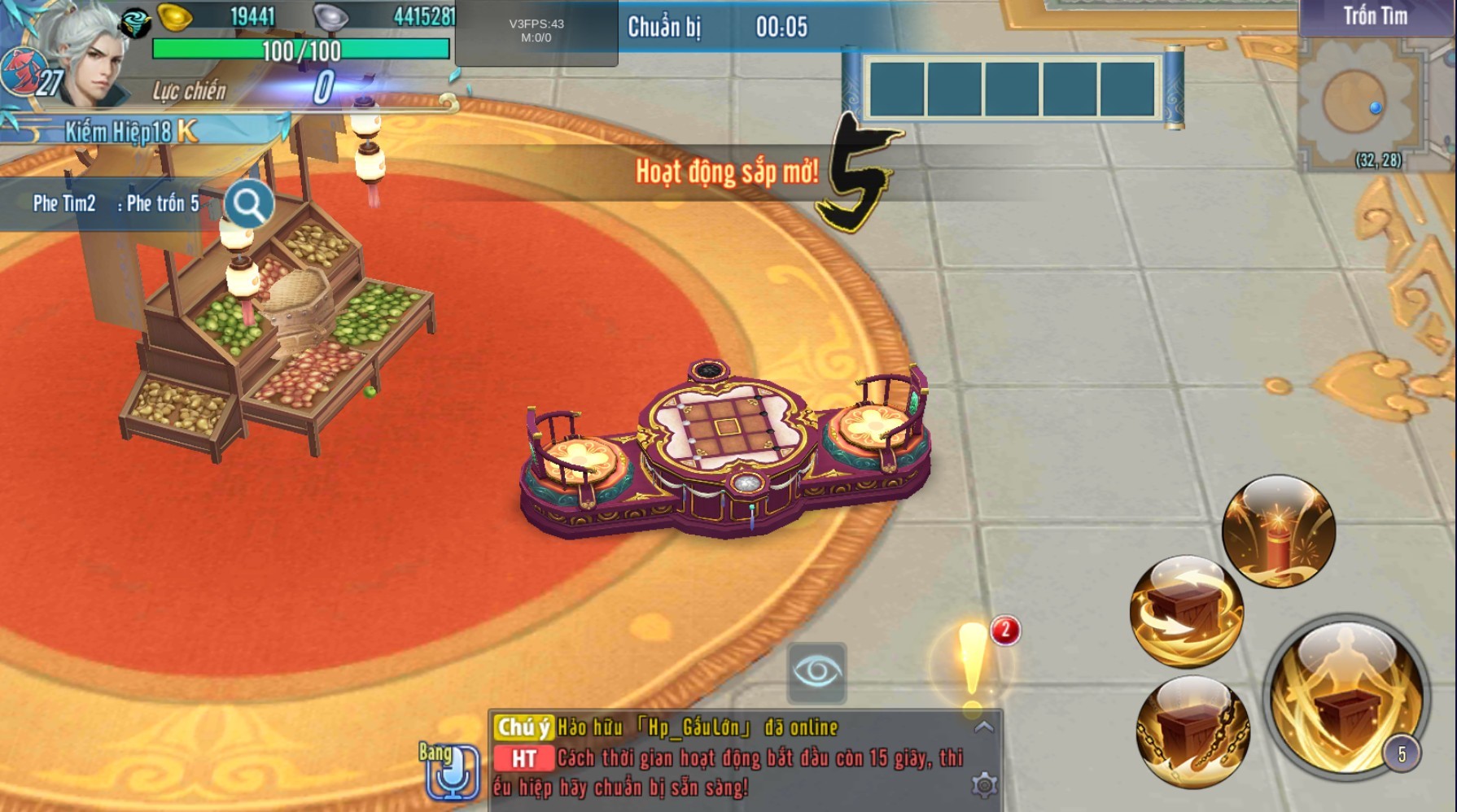Tap the Bang voice microphone button
Viewport: 1457px width, 812px height.
[452, 770]
